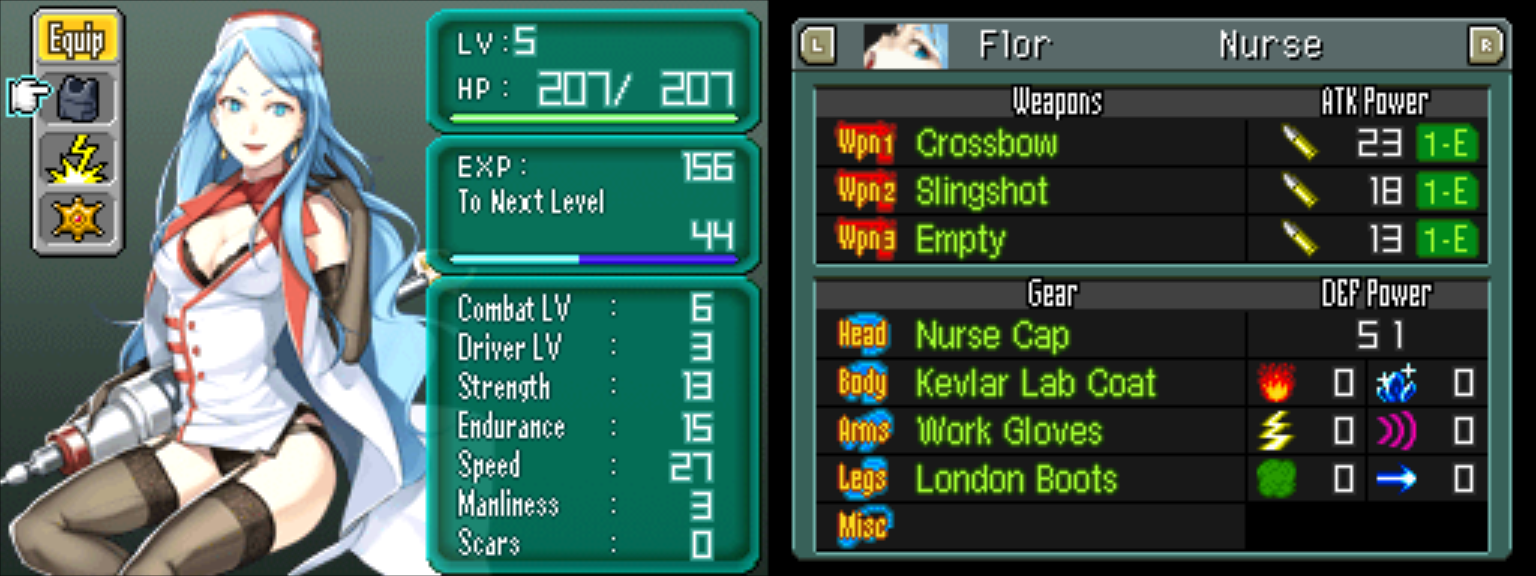Select the Equip menu tab
The height and width of the screenshot is (576, 1536).
77,40
